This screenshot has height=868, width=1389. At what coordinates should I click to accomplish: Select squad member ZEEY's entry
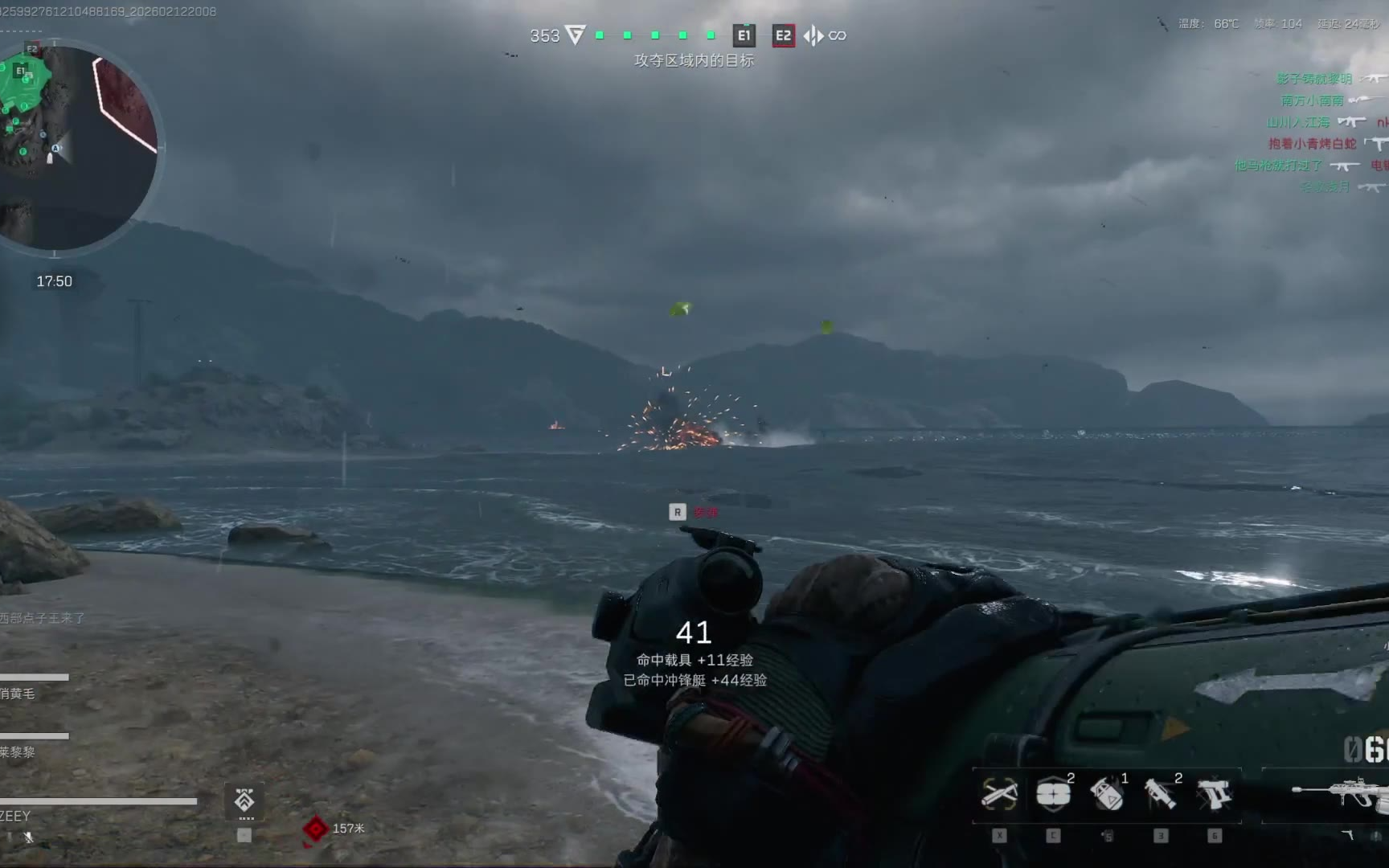pos(16,816)
